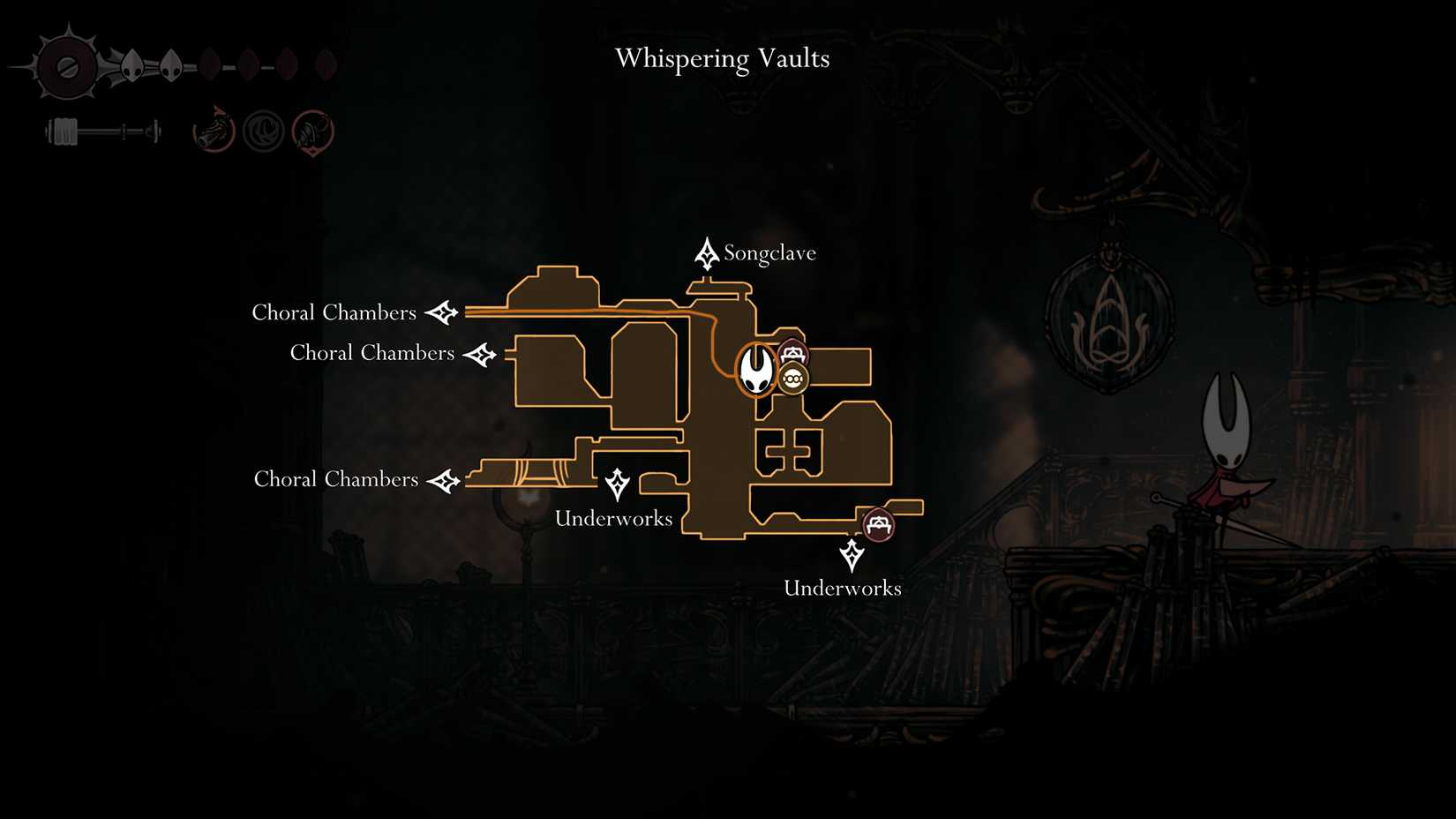
Task: Click the Songclave label text
Action: (x=769, y=253)
